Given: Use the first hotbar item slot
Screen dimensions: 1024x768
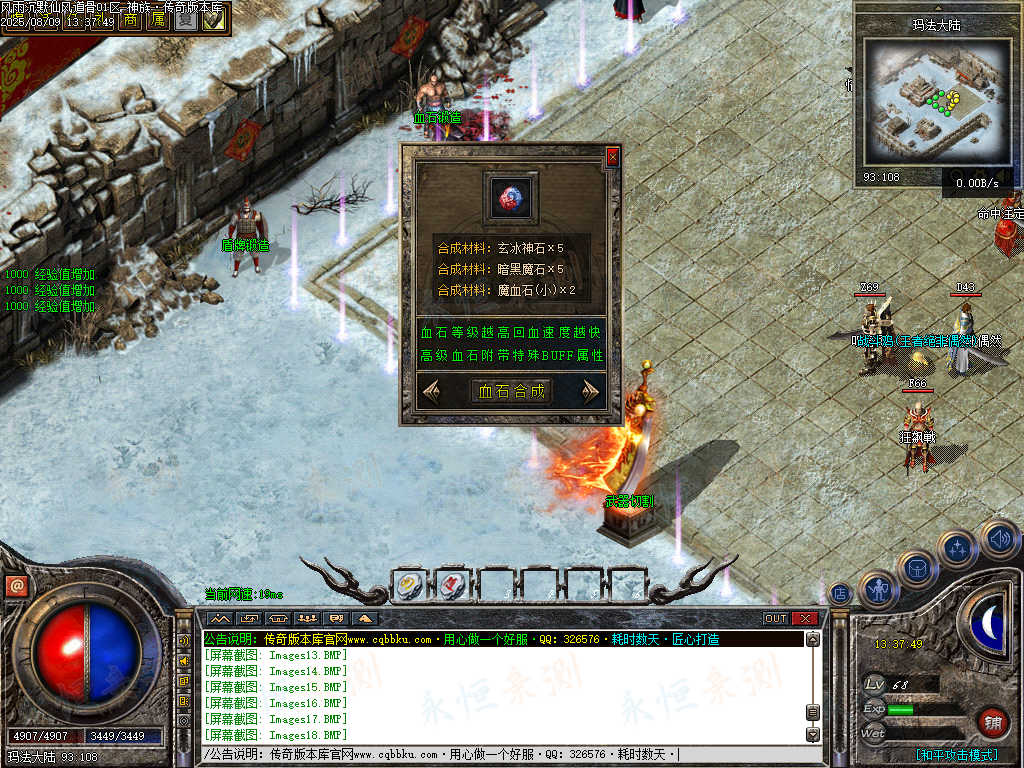Looking at the screenshot, I should pos(410,586).
